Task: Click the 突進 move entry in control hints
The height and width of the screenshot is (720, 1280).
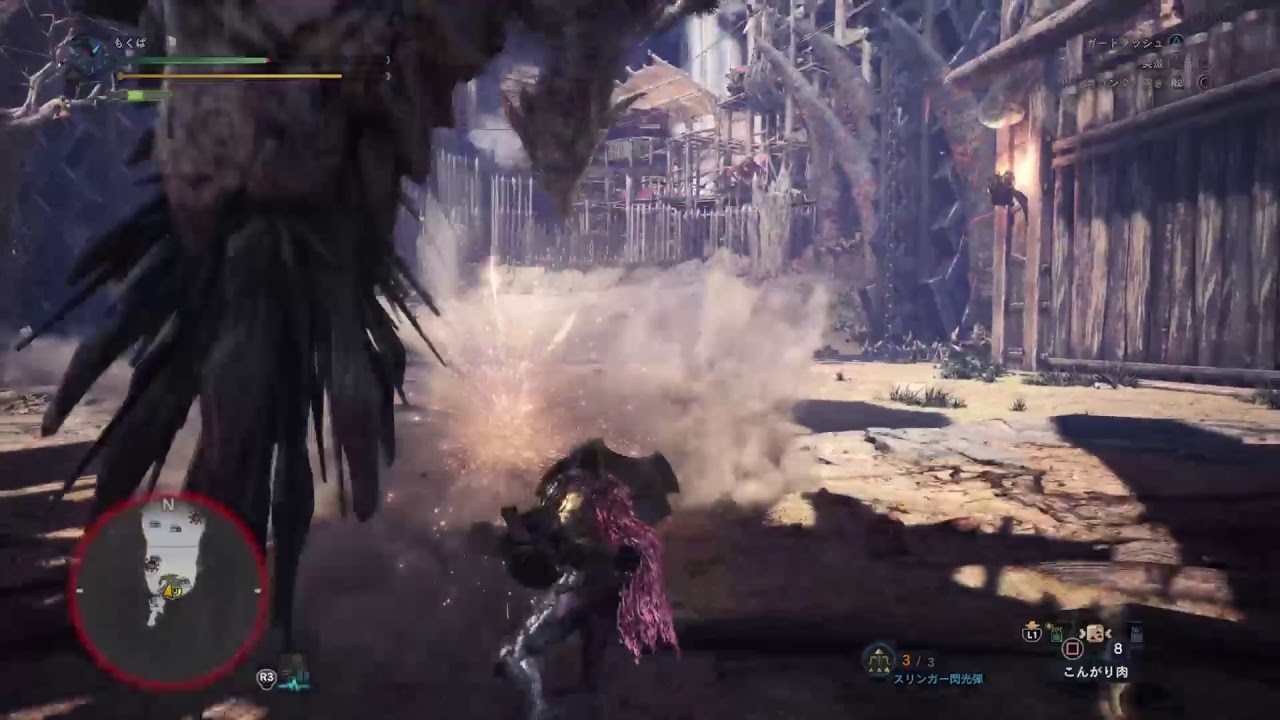Action: 1153,63
